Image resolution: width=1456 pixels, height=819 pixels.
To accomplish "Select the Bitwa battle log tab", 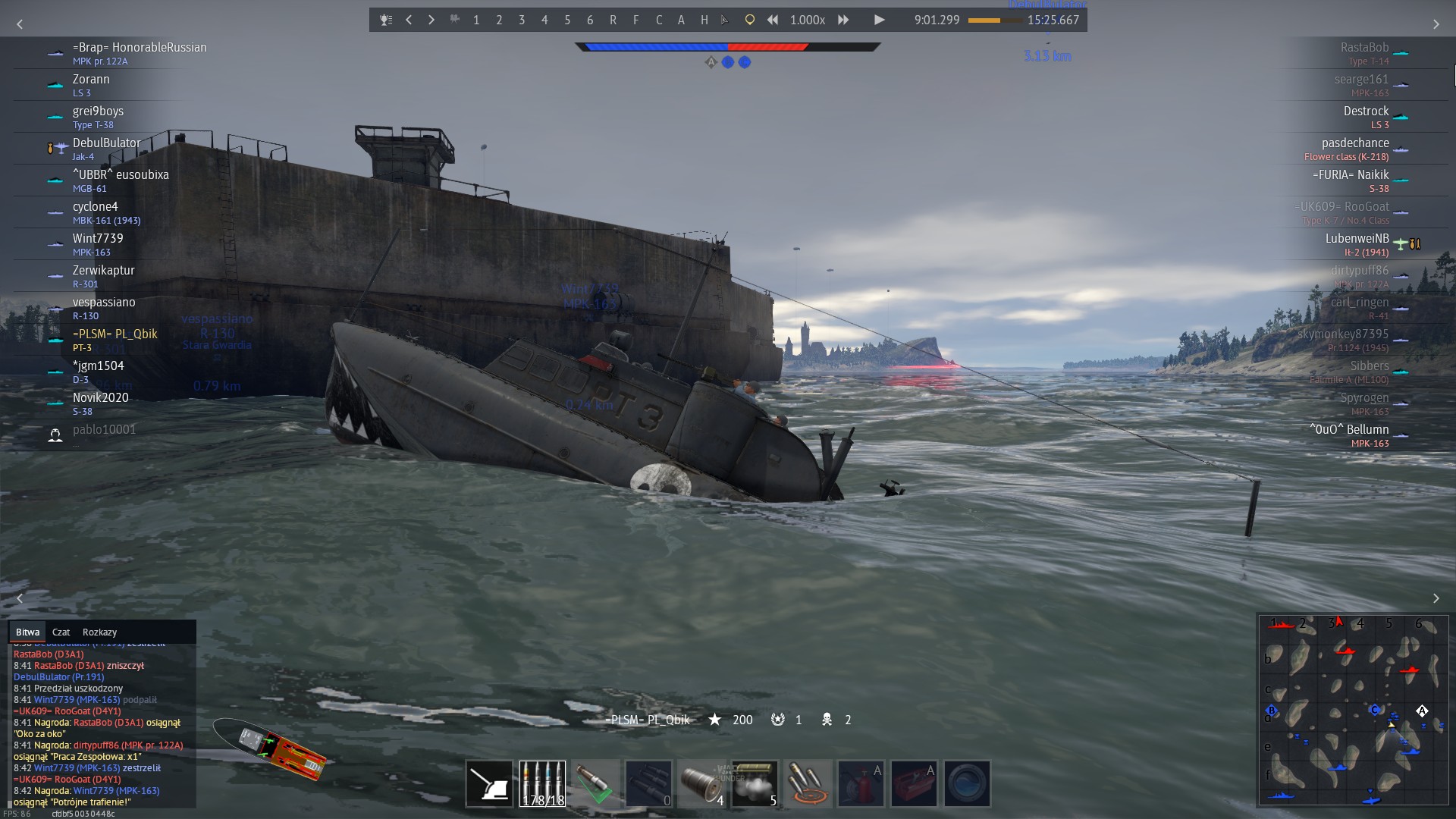I will (x=27, y=632).
